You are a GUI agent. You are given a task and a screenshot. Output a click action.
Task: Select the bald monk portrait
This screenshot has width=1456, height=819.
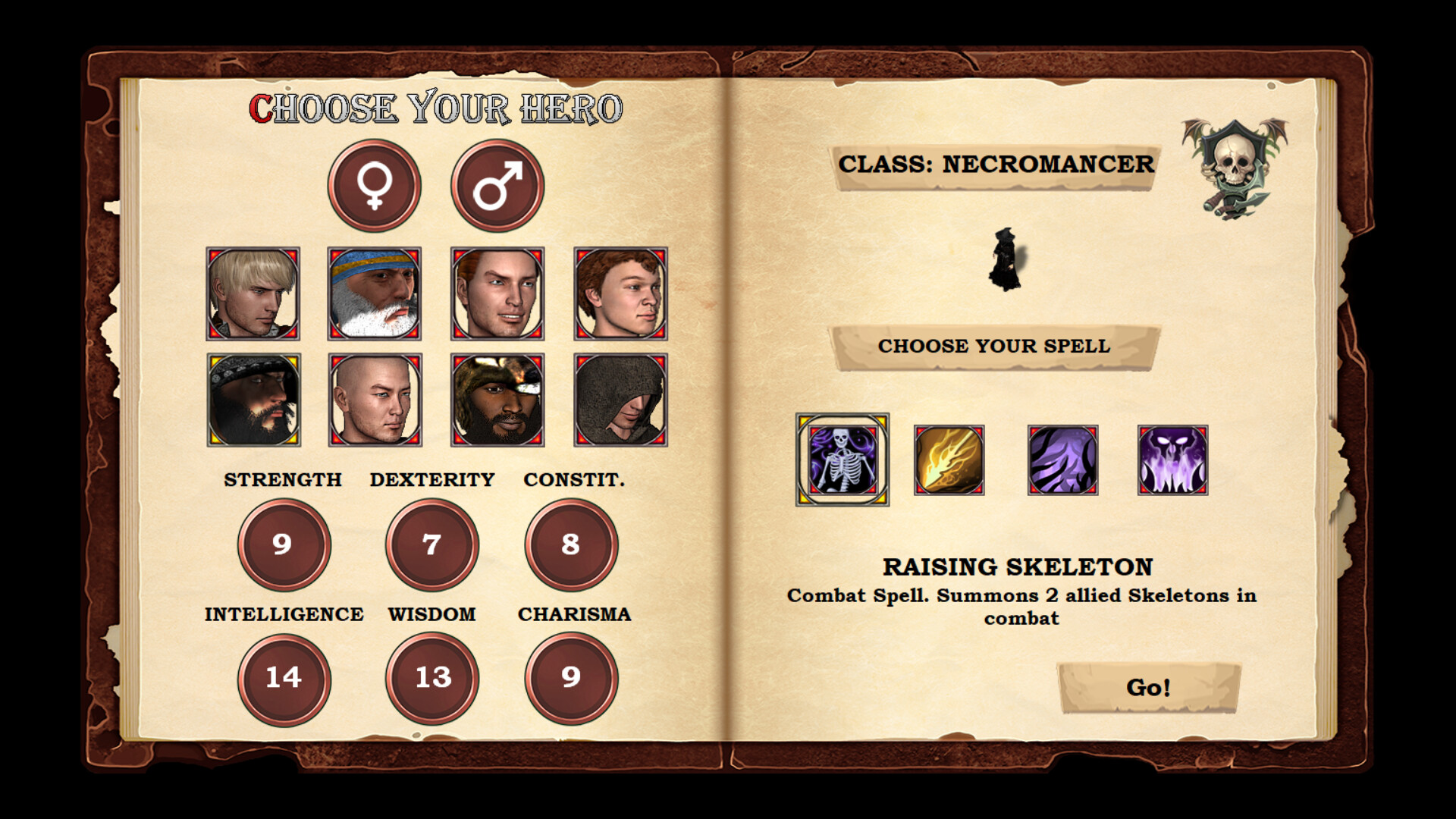tap(373, 400)
